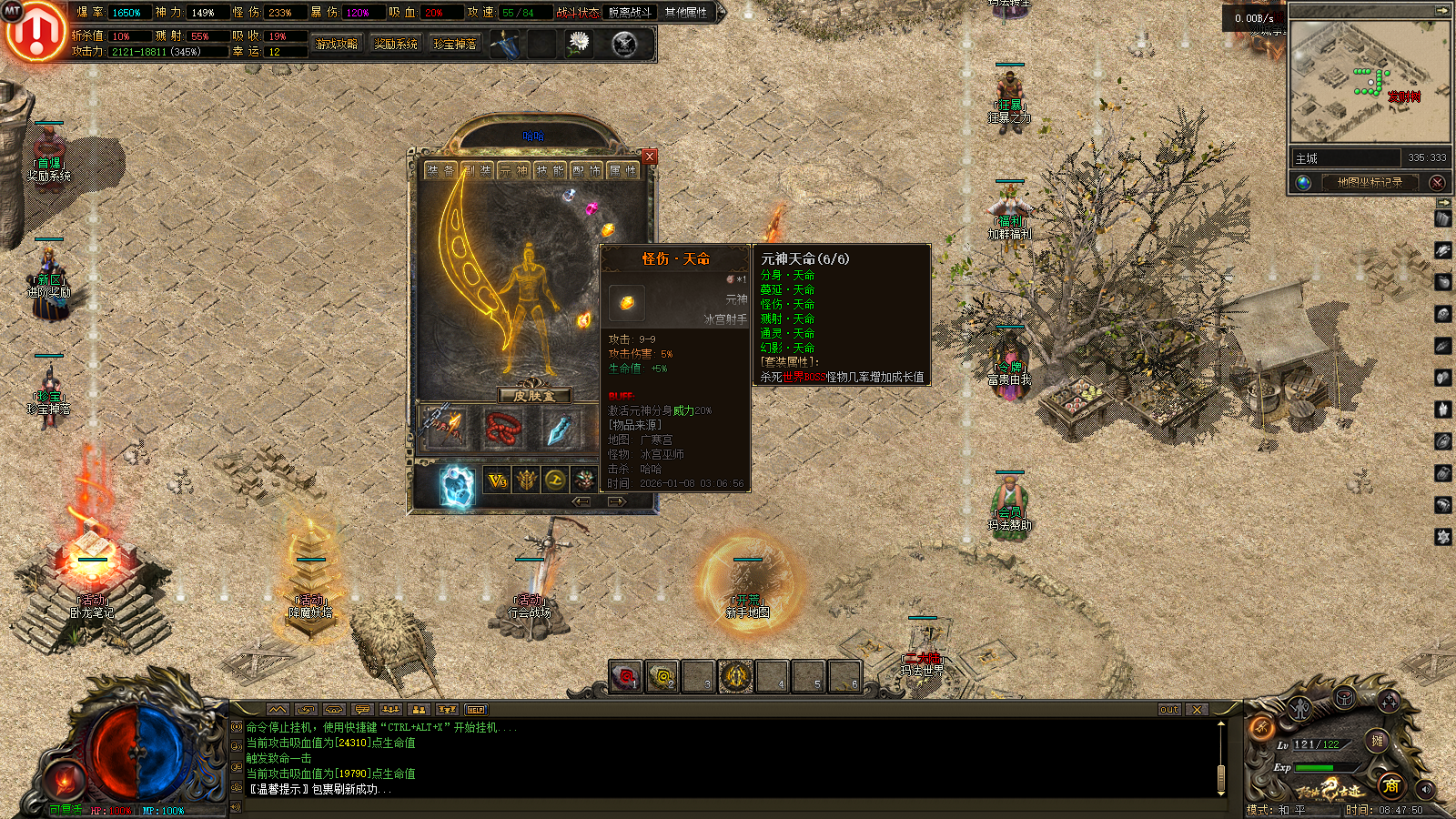Image resolution: width=1456 pixels, height=819 pixels.
Task: Select the 技能 skills tab
Action: [550, 170]
